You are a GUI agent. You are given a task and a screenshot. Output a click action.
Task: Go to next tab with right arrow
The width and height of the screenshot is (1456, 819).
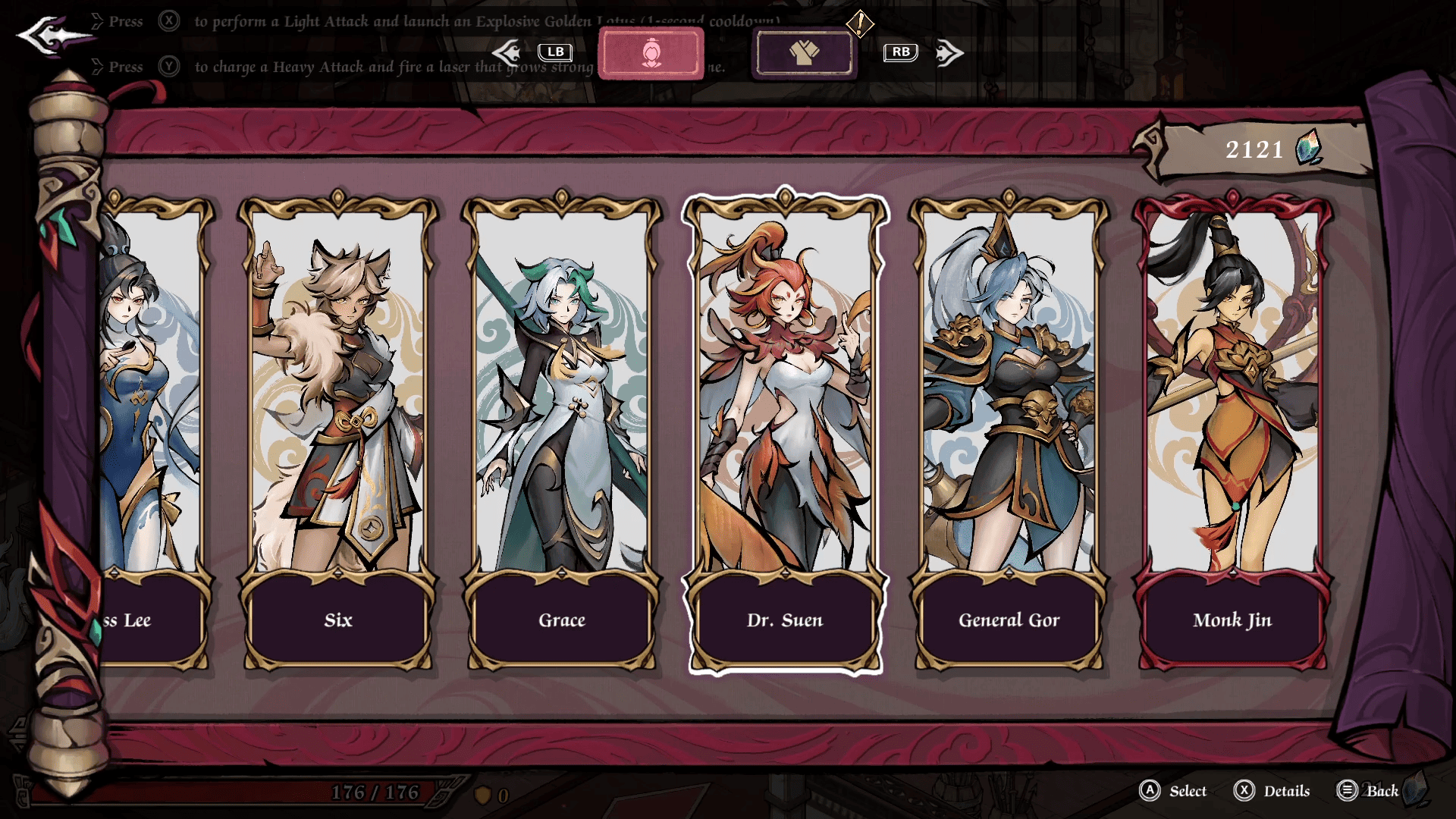[948, 53]
